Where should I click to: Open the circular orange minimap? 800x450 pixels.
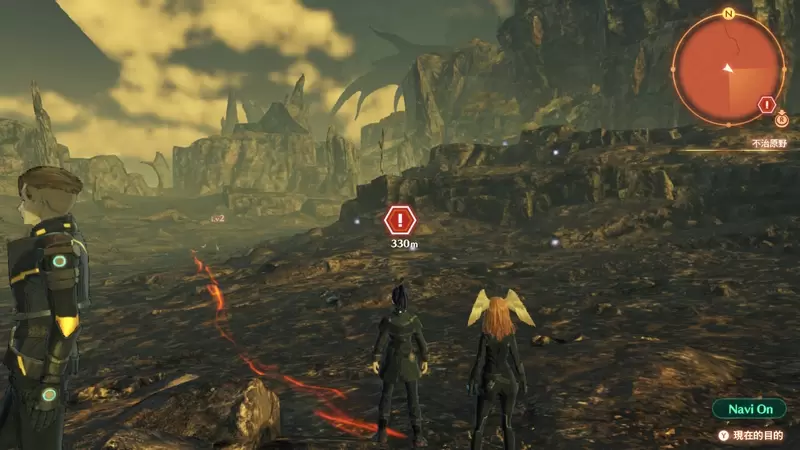(x=728, y=68)
